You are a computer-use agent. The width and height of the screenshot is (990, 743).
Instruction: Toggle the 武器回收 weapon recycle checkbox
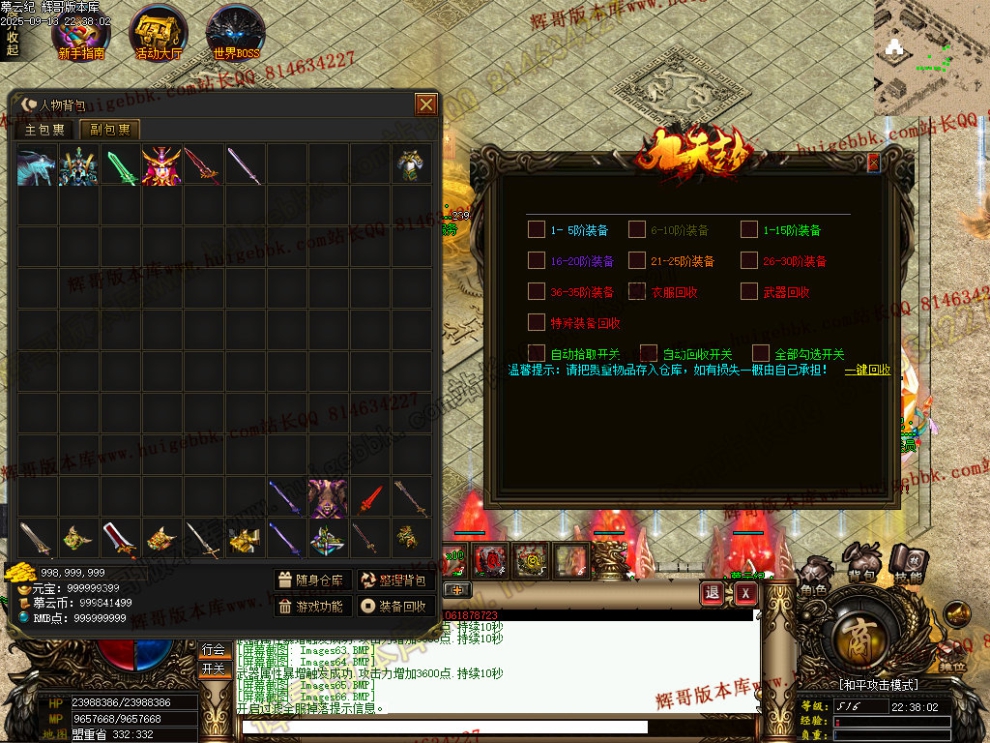[x=749, y=292]
